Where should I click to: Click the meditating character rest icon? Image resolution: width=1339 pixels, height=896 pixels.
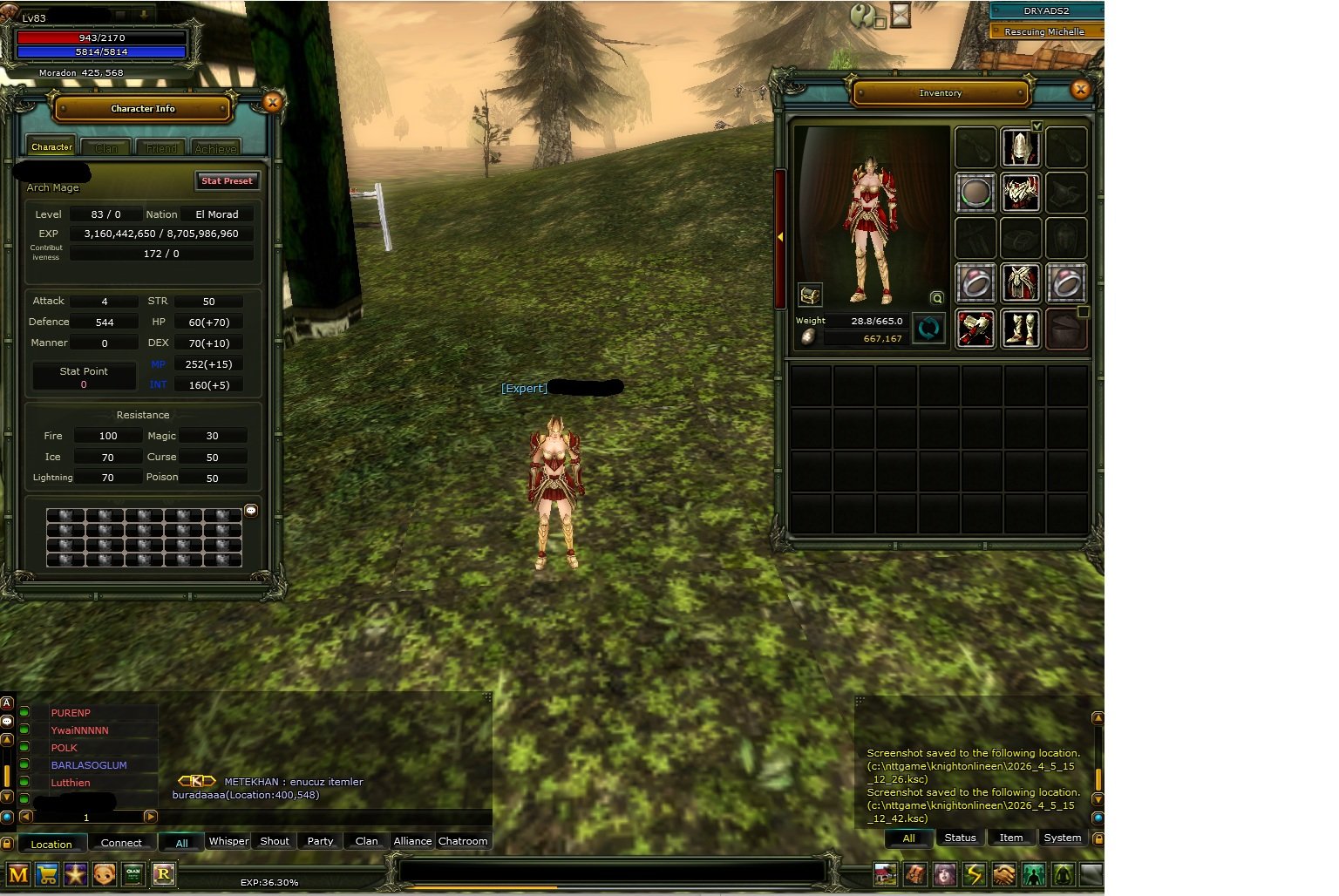pos(1063,873)
